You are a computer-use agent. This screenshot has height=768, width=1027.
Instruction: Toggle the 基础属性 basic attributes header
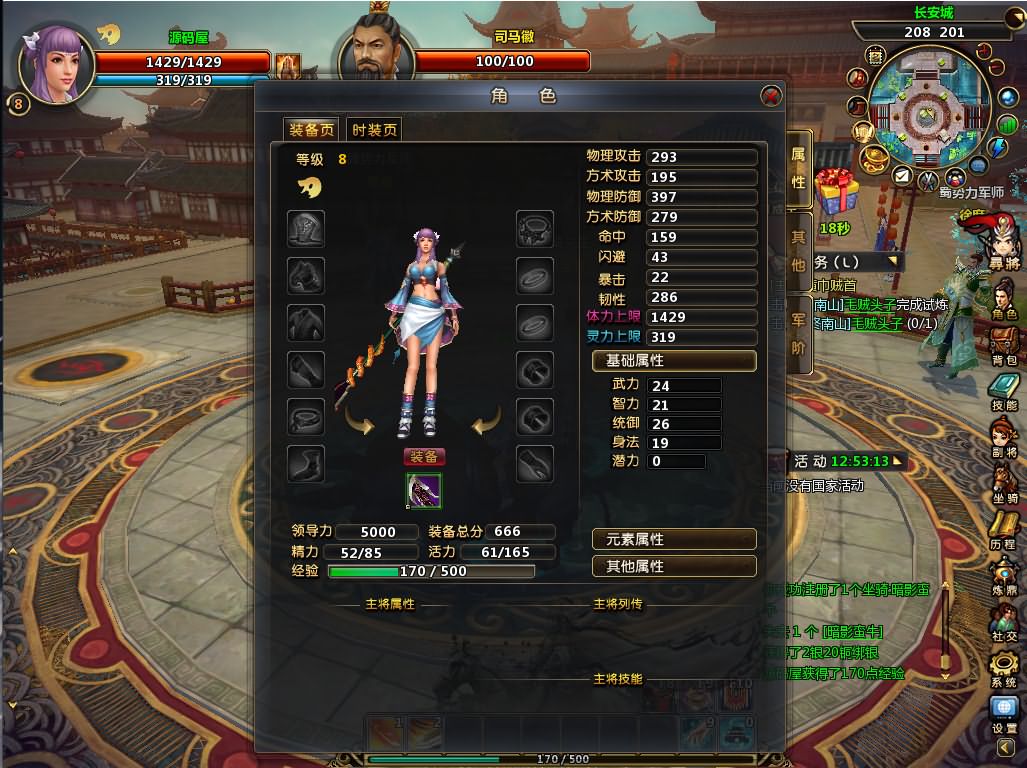674,360
